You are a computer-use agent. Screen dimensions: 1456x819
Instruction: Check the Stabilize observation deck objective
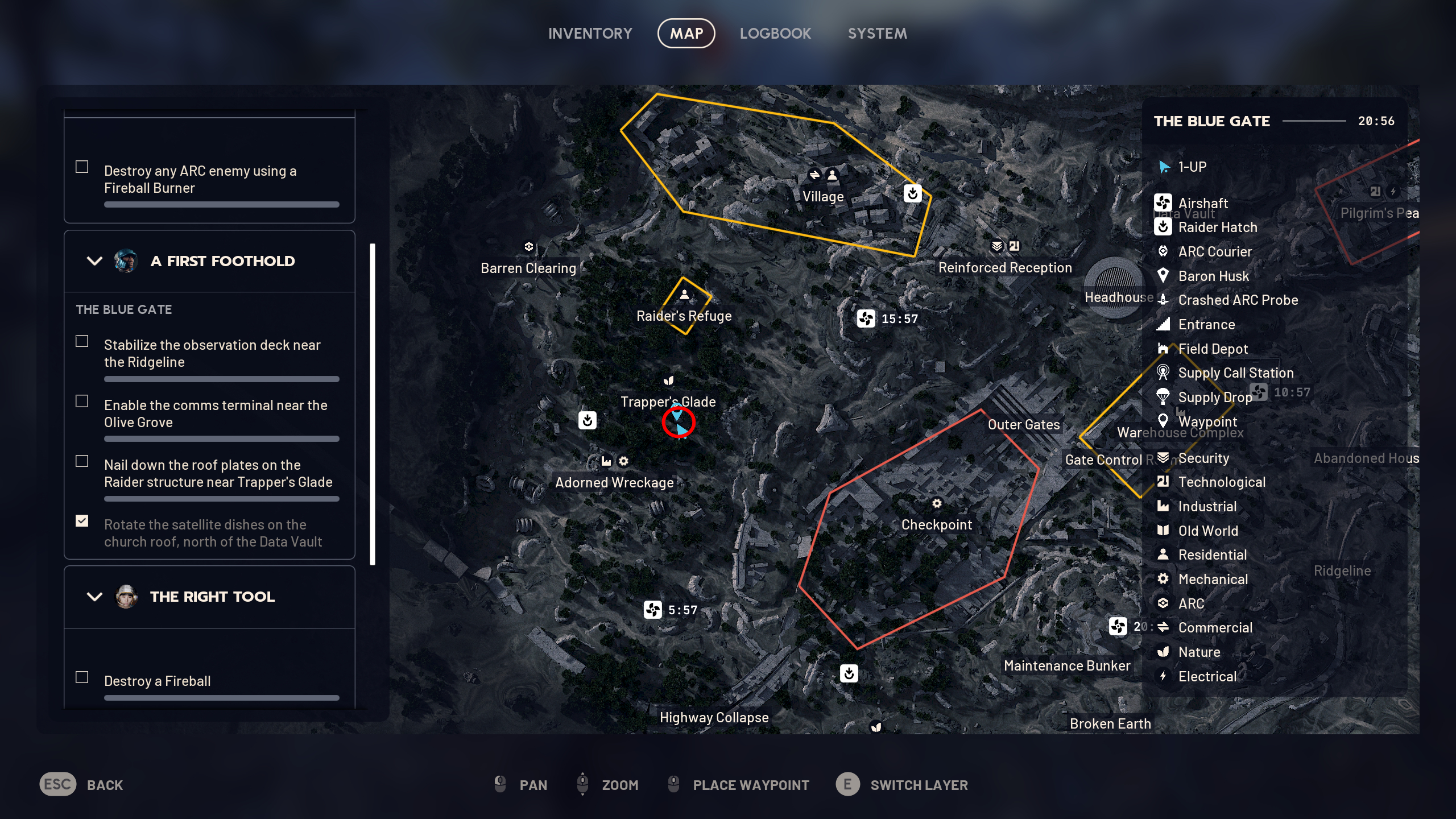click(81, 341)
